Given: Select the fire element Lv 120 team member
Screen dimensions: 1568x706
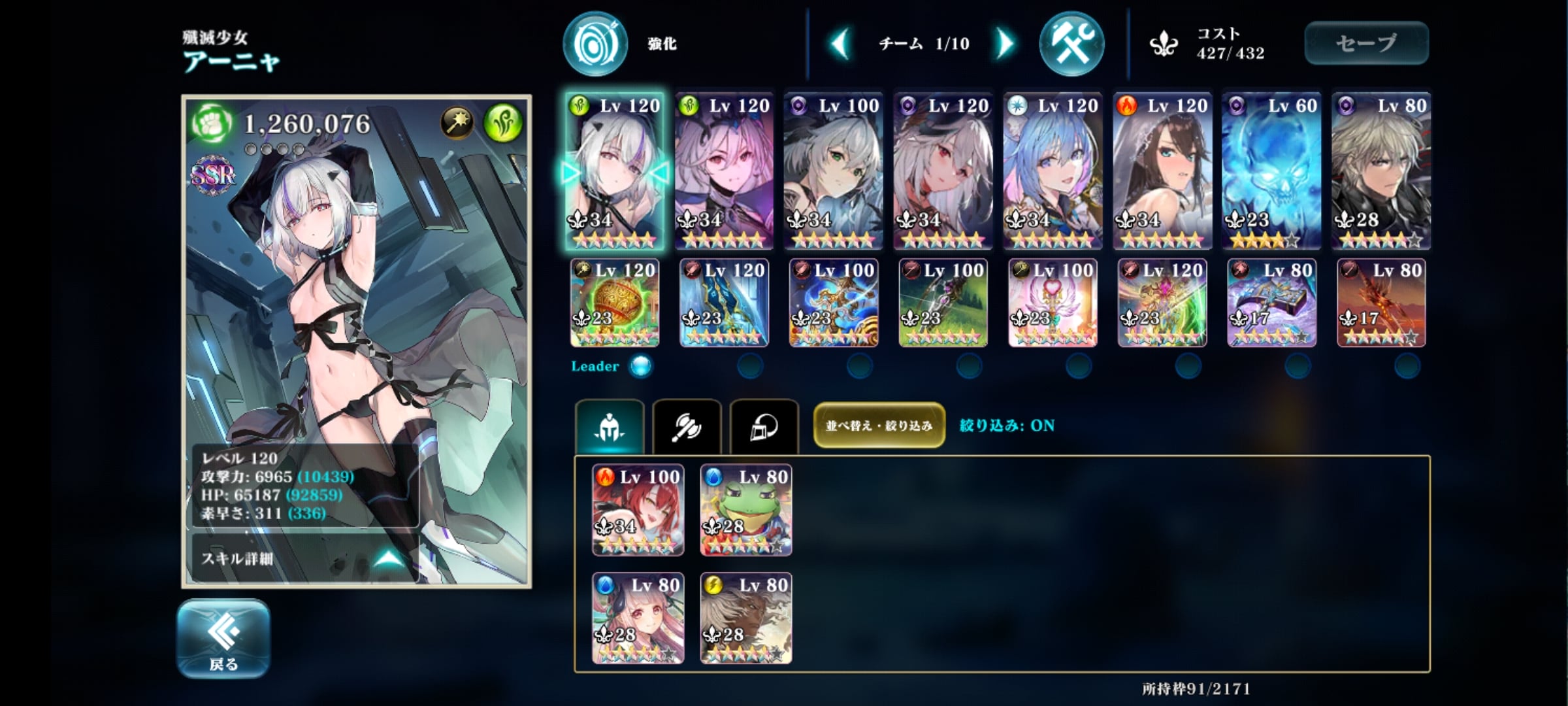Looking at the screenshot, I should [1162, 170].
